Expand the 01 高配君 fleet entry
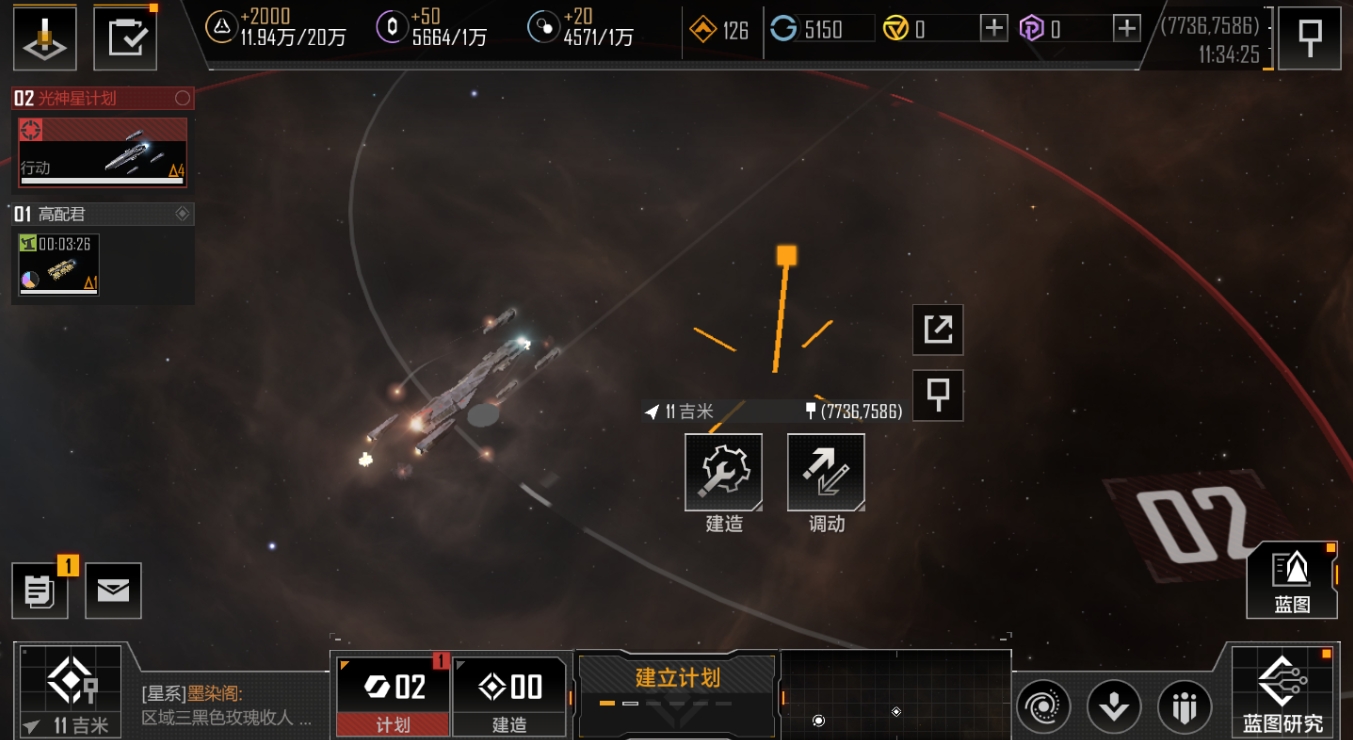 tap(102, 214)
